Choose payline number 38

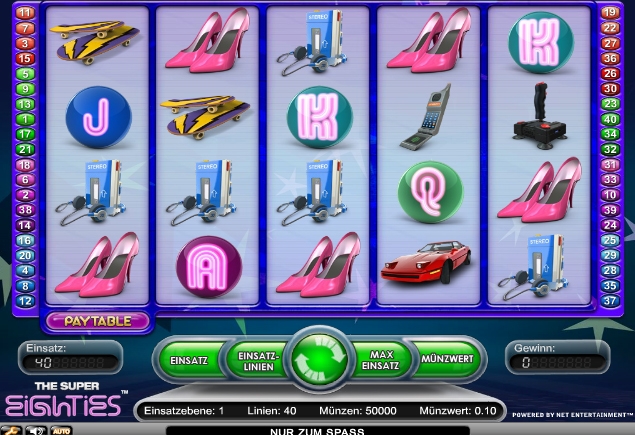[26, 210]
